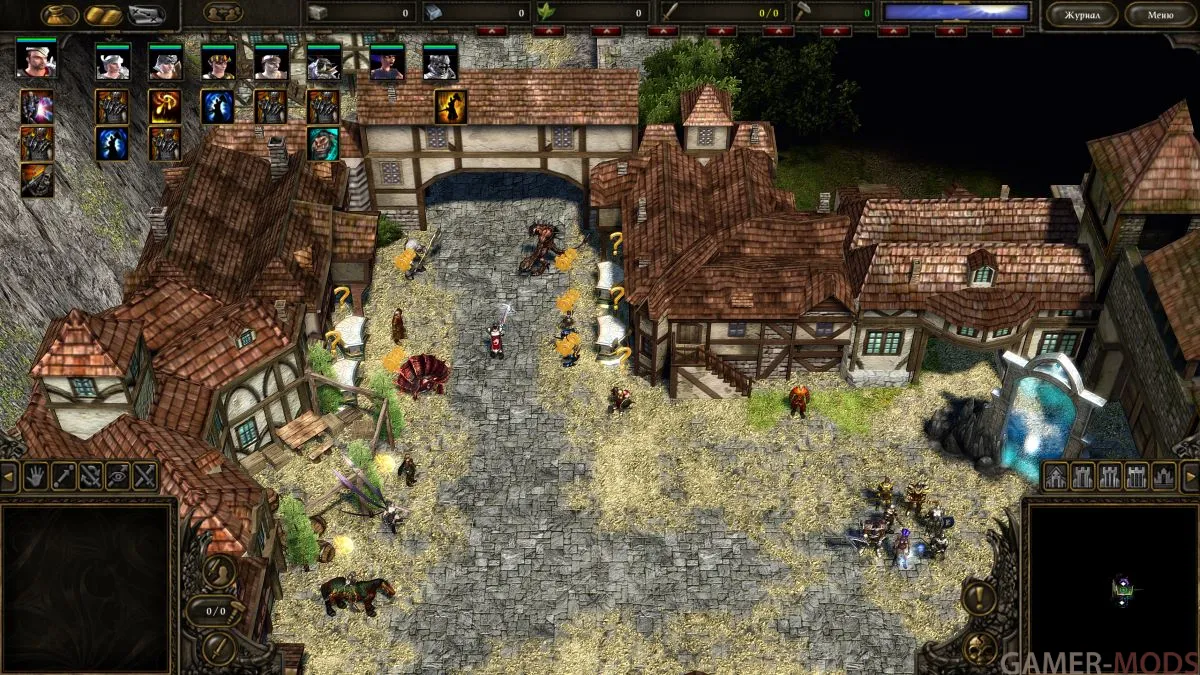Select the armored helmet hero portrait
1200x675 pixels.
click(x=440, y=62)
